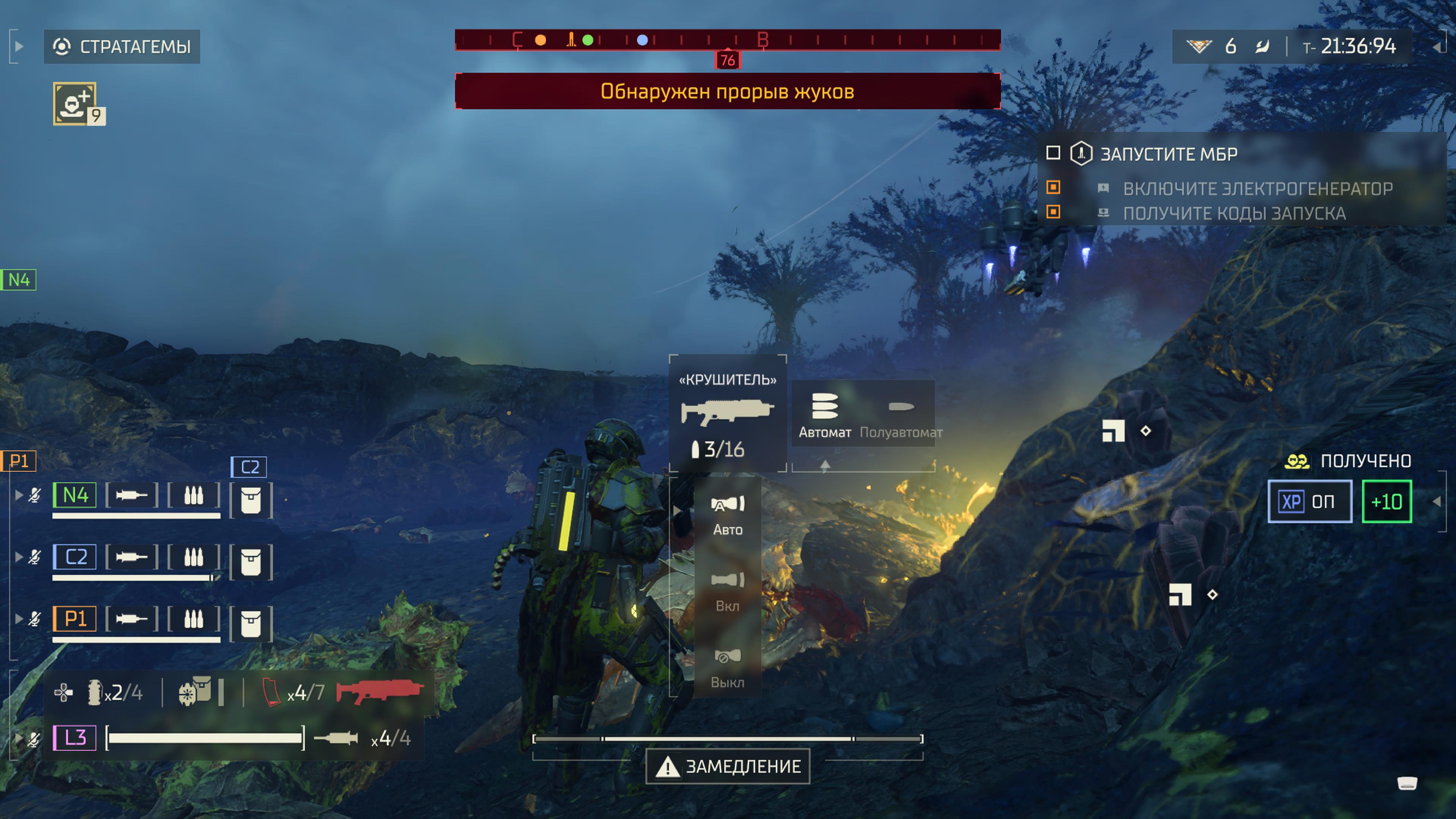Open the Стратагемы panel header
This screenshot has height=819, width=1456.
point(122,46)
